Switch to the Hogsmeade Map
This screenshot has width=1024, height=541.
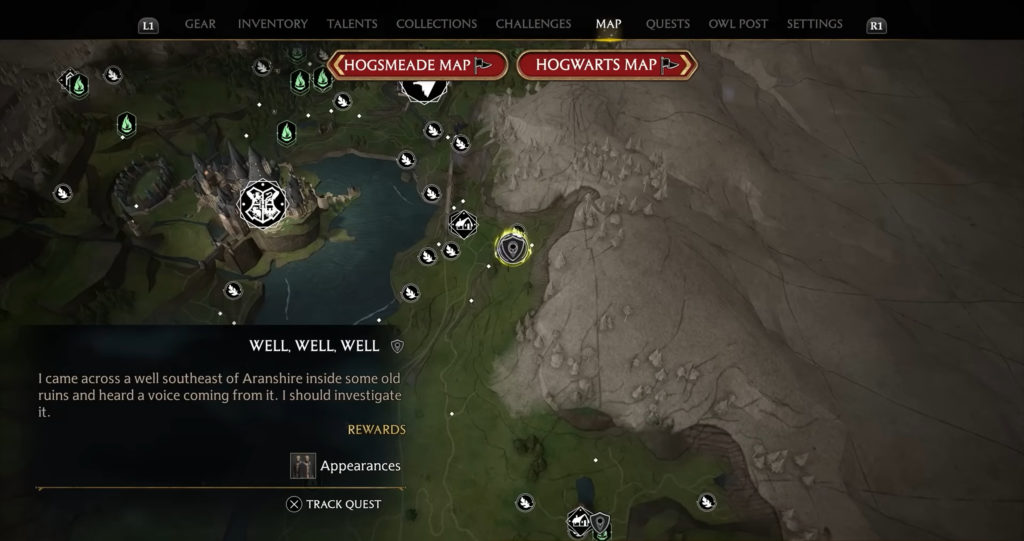(416, 65)
